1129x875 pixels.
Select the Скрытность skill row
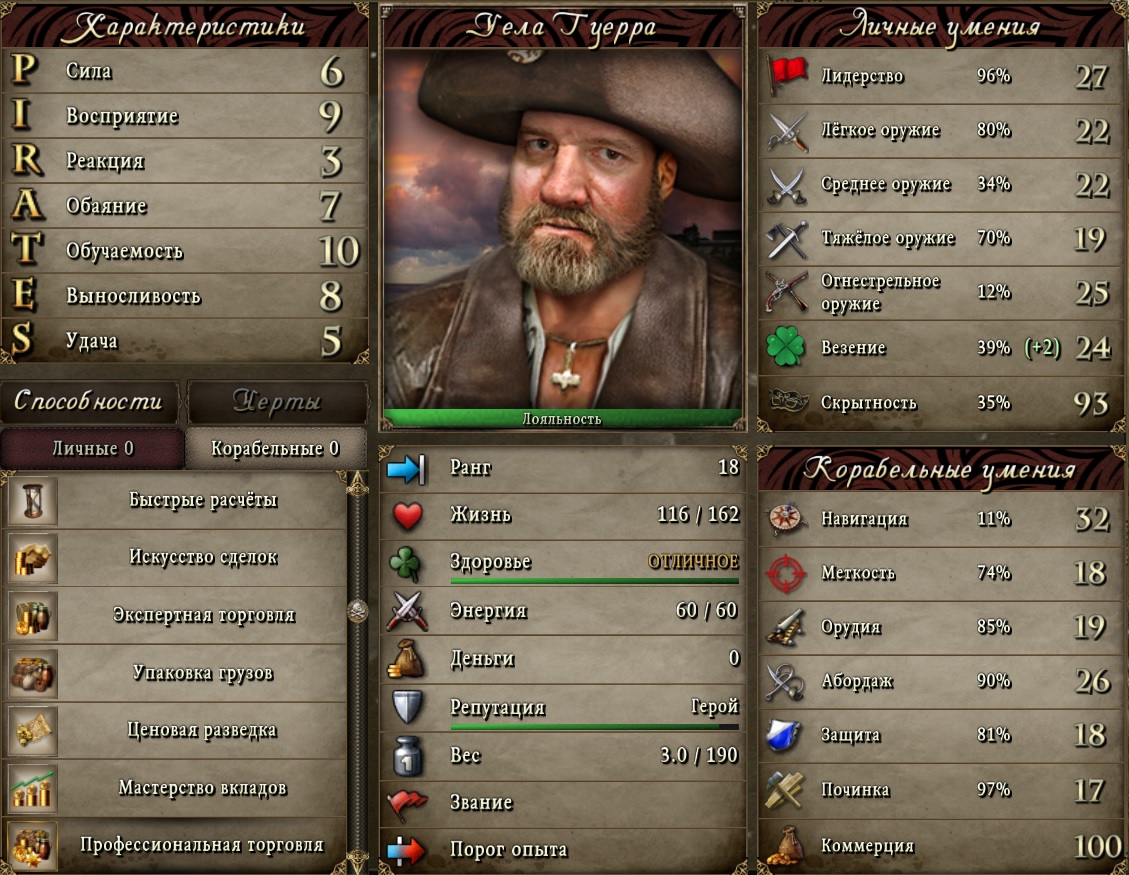(940, 403)
